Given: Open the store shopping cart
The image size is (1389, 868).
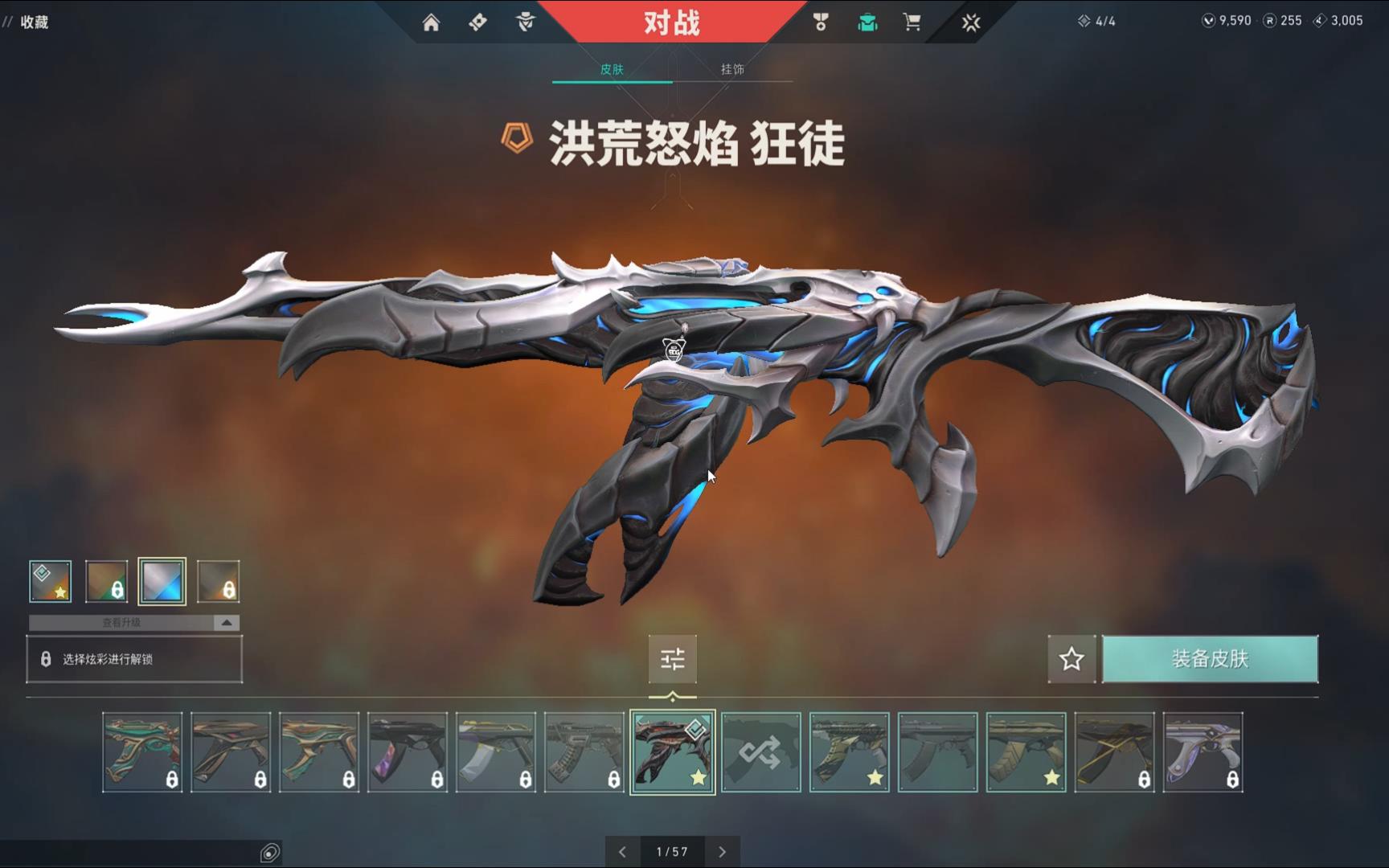Looking at the screenshot, I should [912, 23].
